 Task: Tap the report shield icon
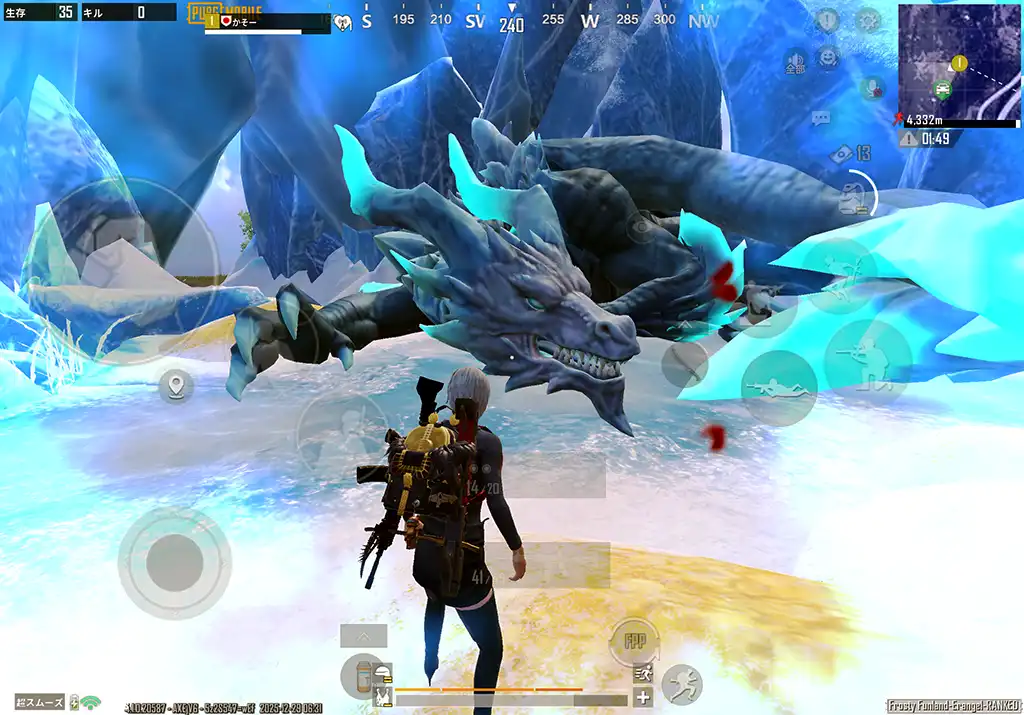pos(827,20)
